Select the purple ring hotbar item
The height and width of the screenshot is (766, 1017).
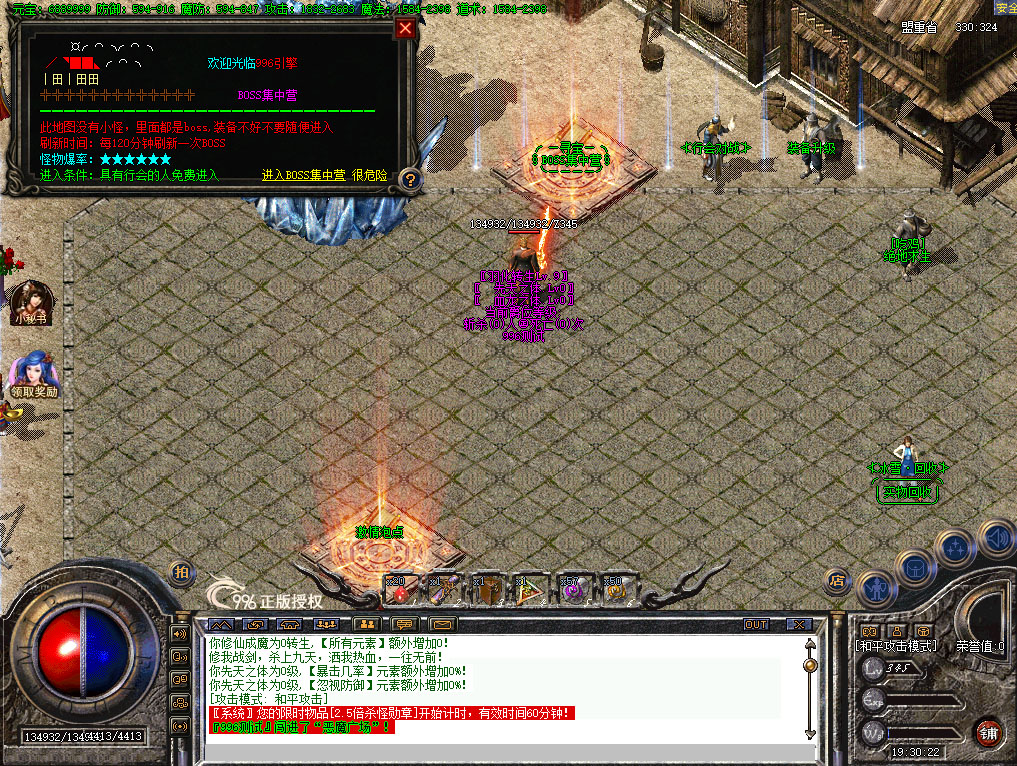coord(575,590)
